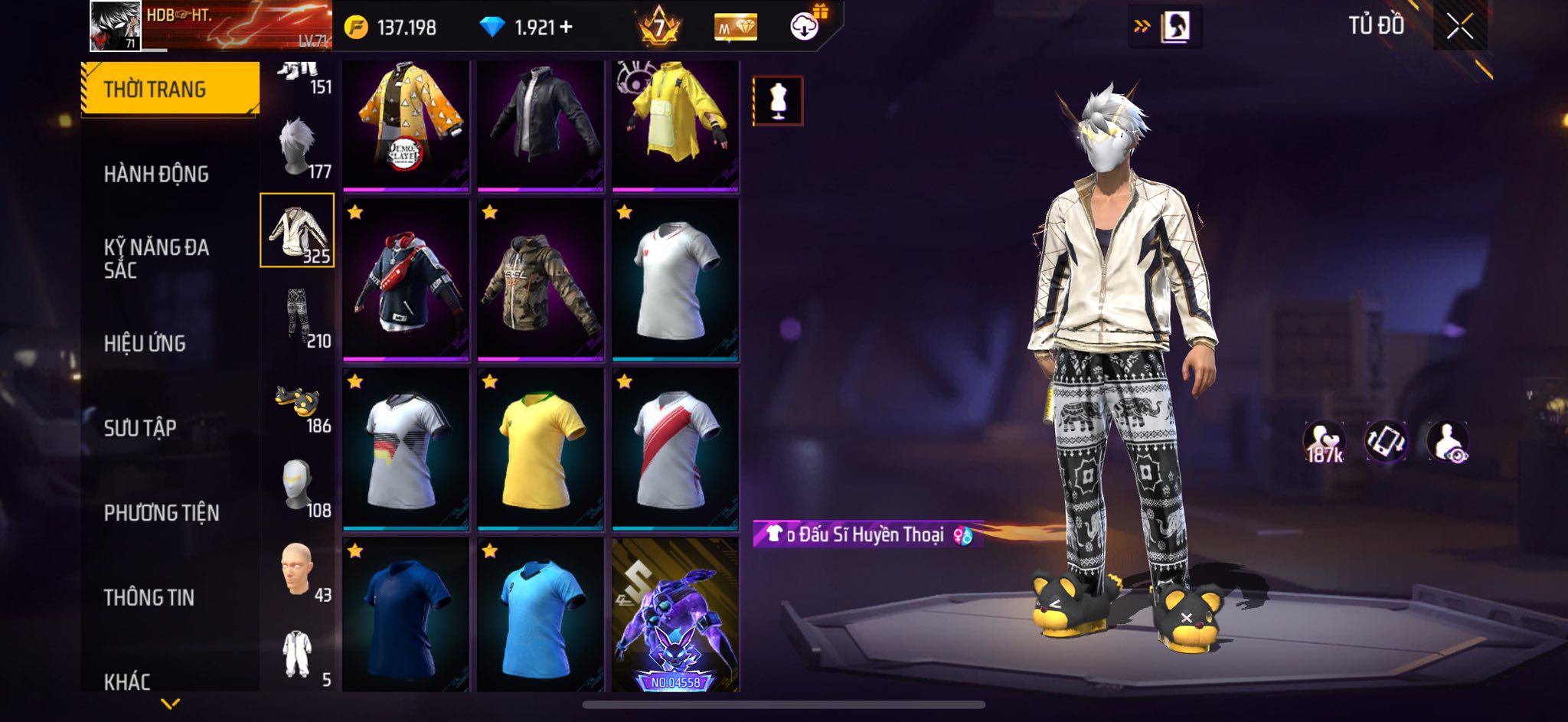
Task: Pick the Demon Slayer yellow haori jacket
Action: tap(405, 125)
